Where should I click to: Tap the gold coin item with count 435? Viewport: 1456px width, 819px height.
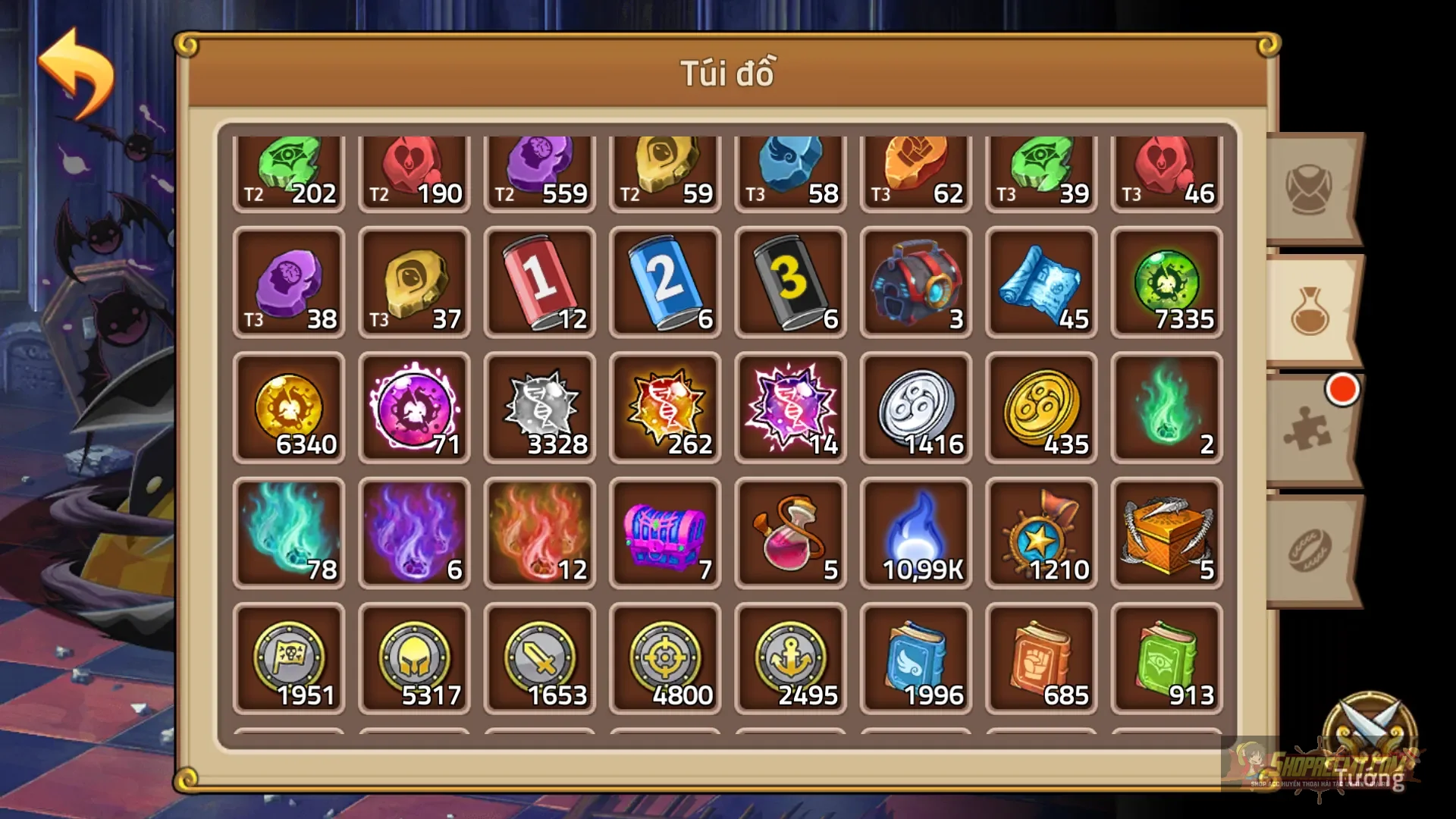1040,409
